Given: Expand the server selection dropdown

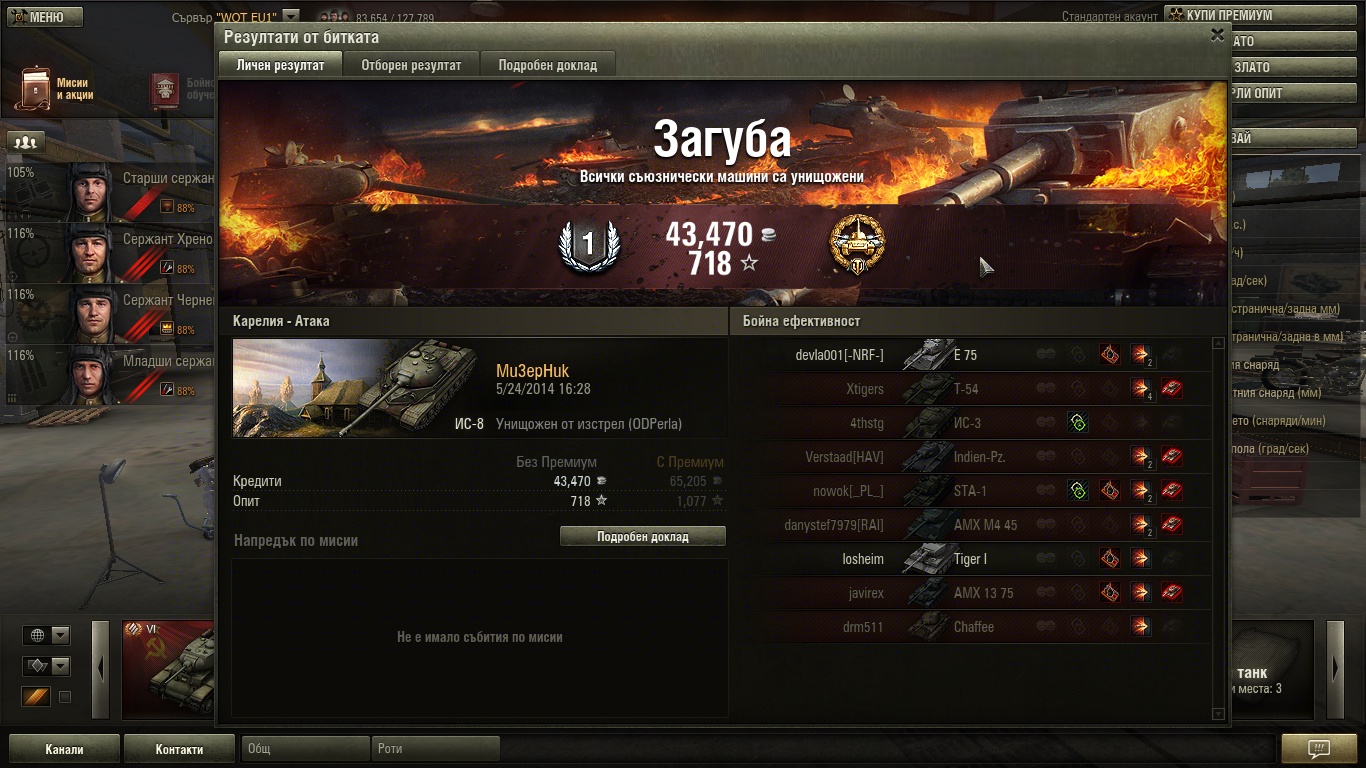Looking at the screenshot, I should (290, 17).
